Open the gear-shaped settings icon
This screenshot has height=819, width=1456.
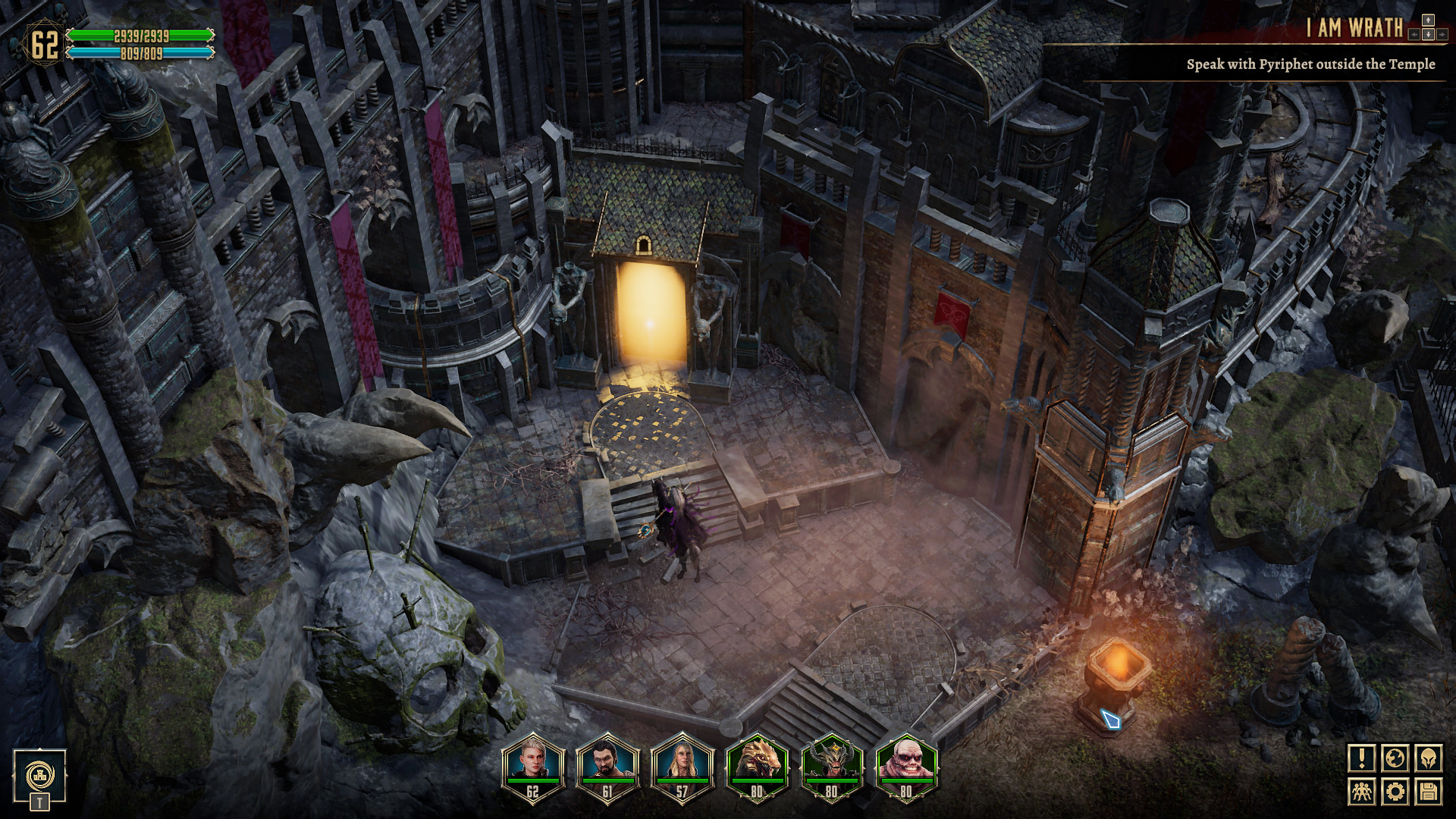click(x=1395, y=792)
